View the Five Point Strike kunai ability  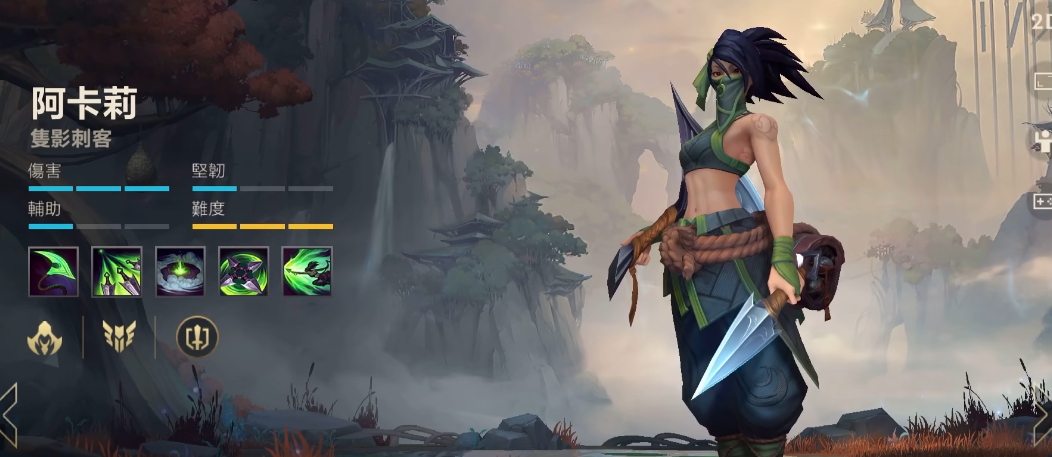tap(117, 271)
